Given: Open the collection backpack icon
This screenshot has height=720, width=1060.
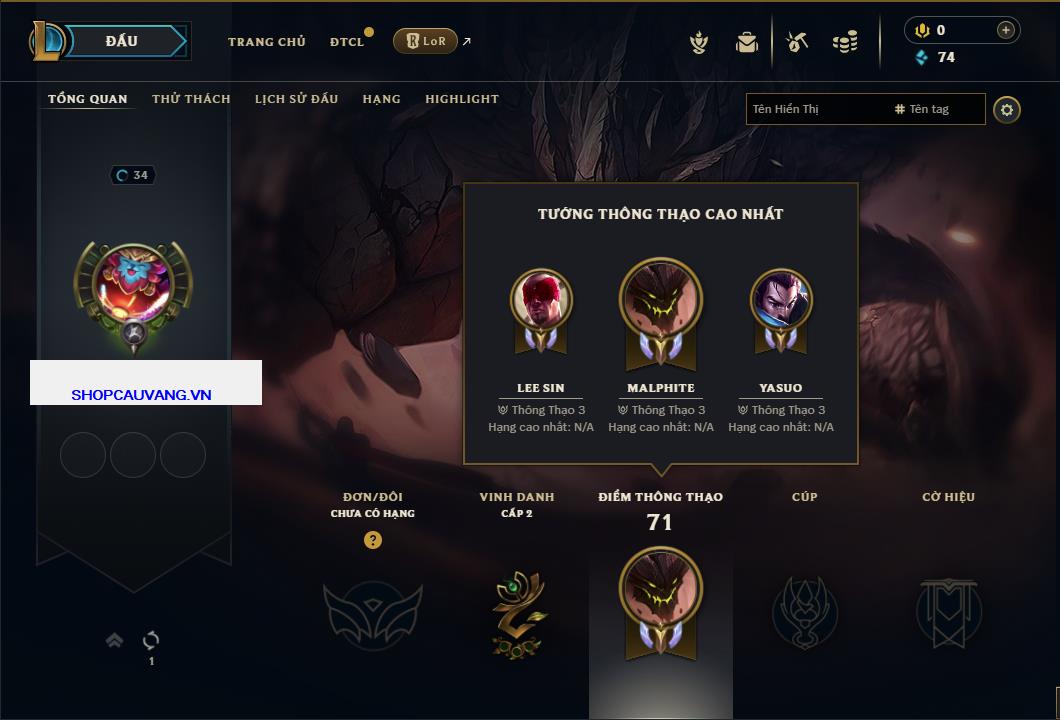Looking at the screenshot, I should click(x=747, y=42).
